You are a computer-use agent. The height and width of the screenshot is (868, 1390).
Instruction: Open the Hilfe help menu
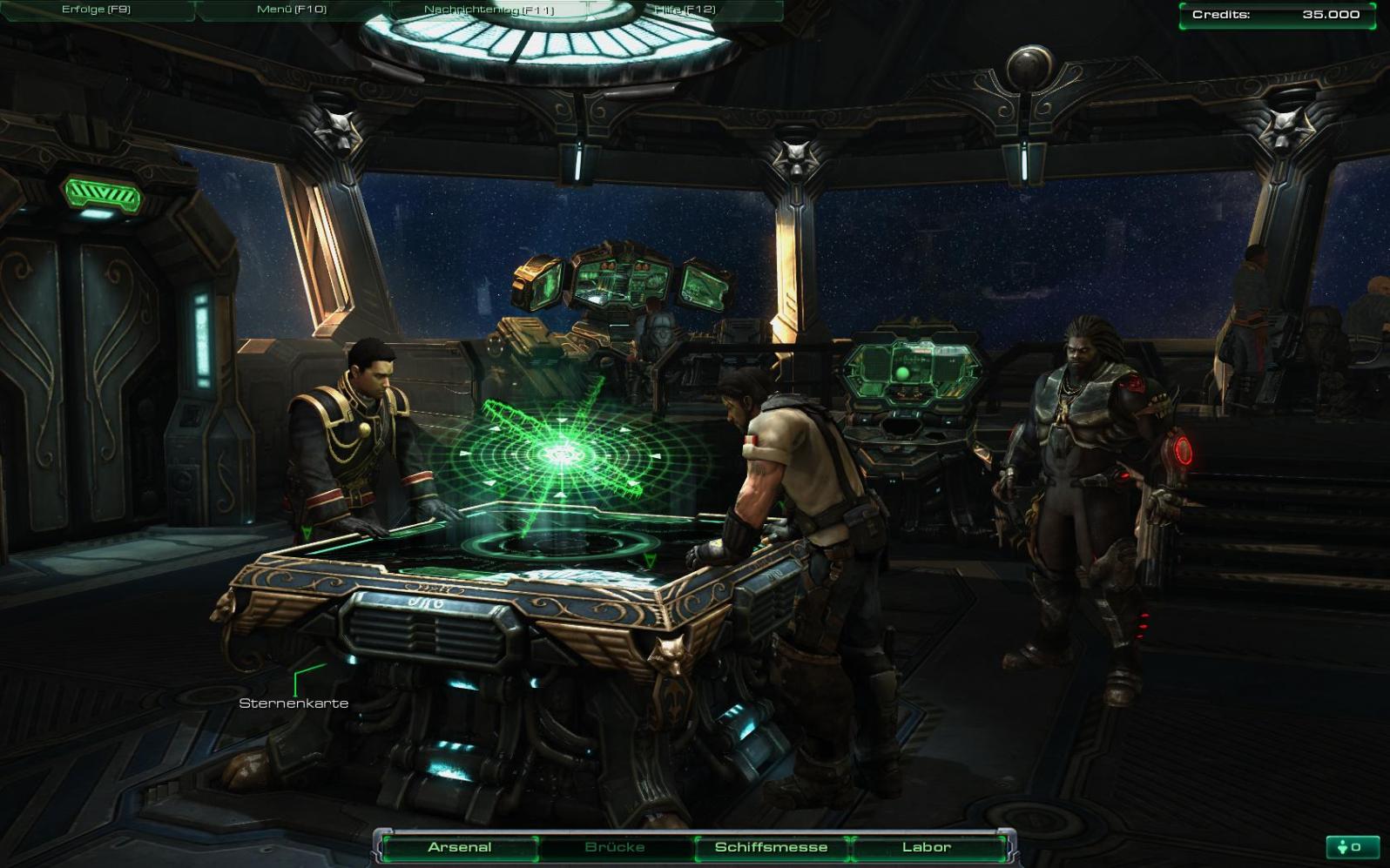coord(685,10)
